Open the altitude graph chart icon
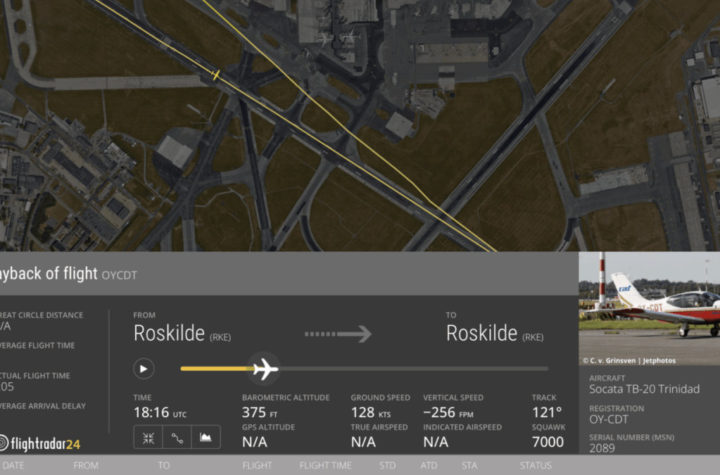Viewport: 720px width, 475px height. point(206,437)
